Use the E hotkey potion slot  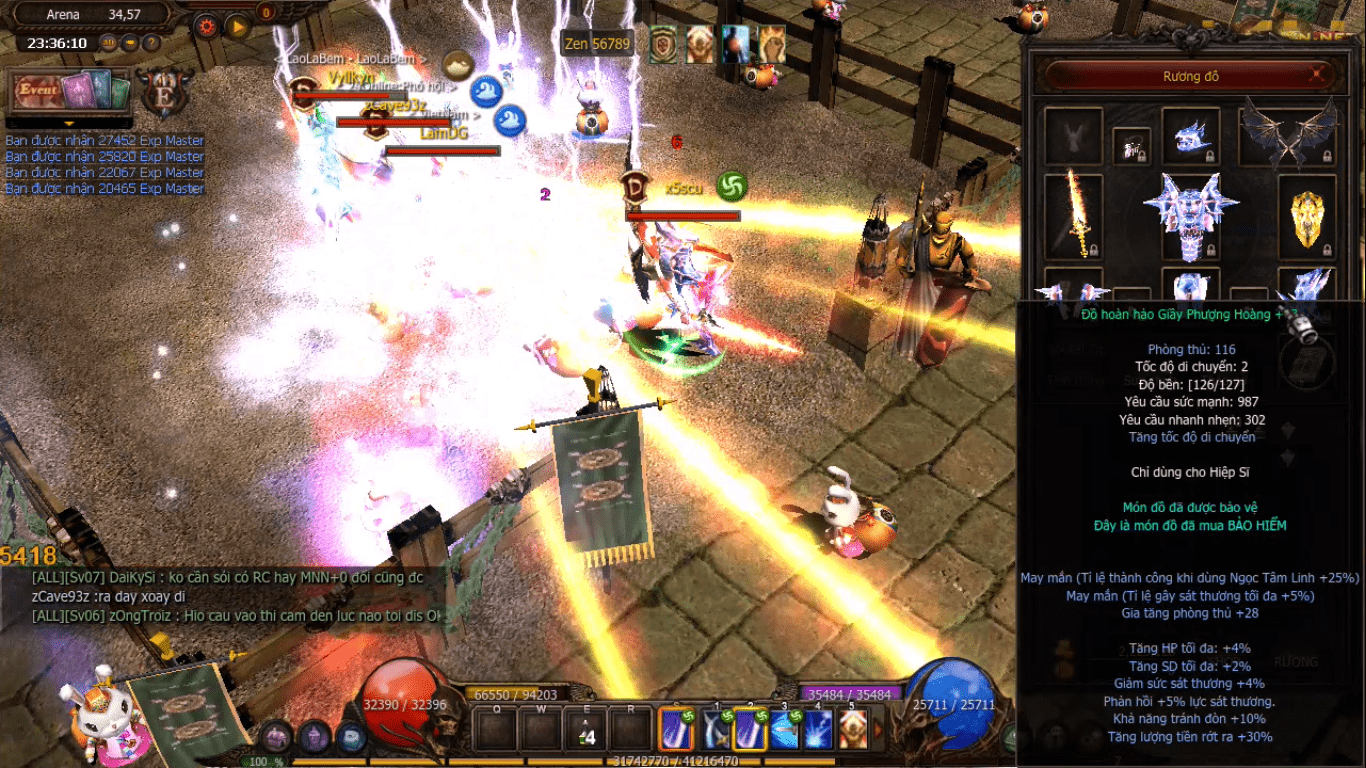point(586,729)
